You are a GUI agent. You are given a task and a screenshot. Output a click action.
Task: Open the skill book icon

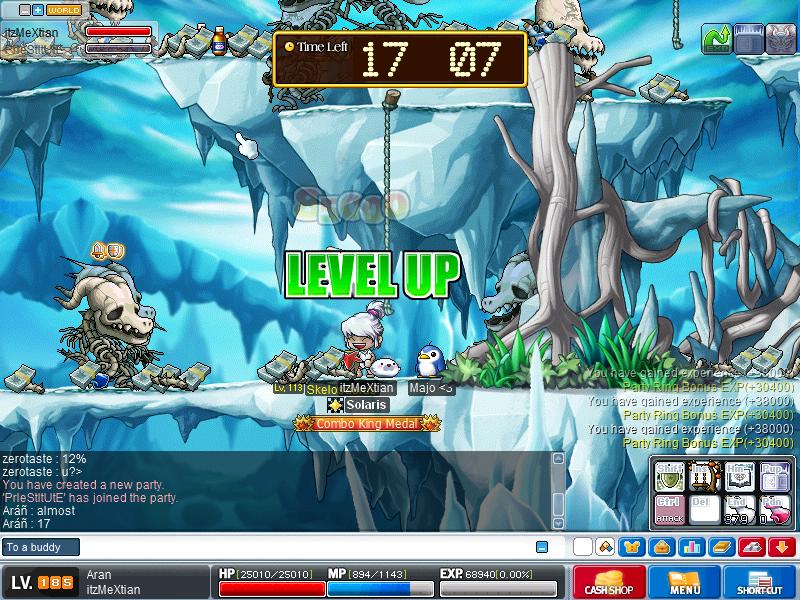tap(722, 547)
